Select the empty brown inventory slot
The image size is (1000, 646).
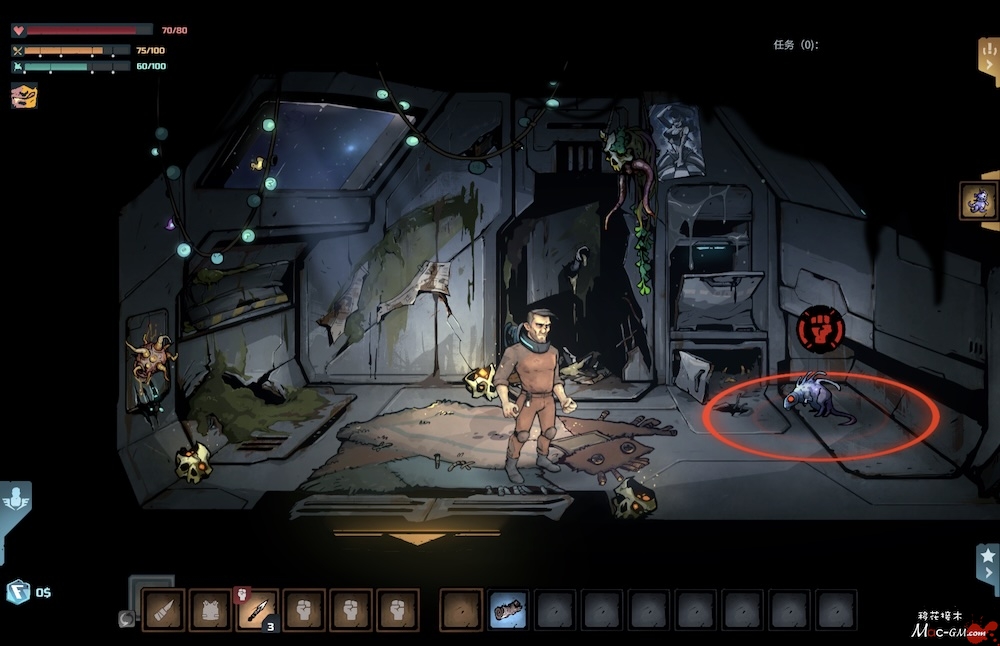[461, 610]
